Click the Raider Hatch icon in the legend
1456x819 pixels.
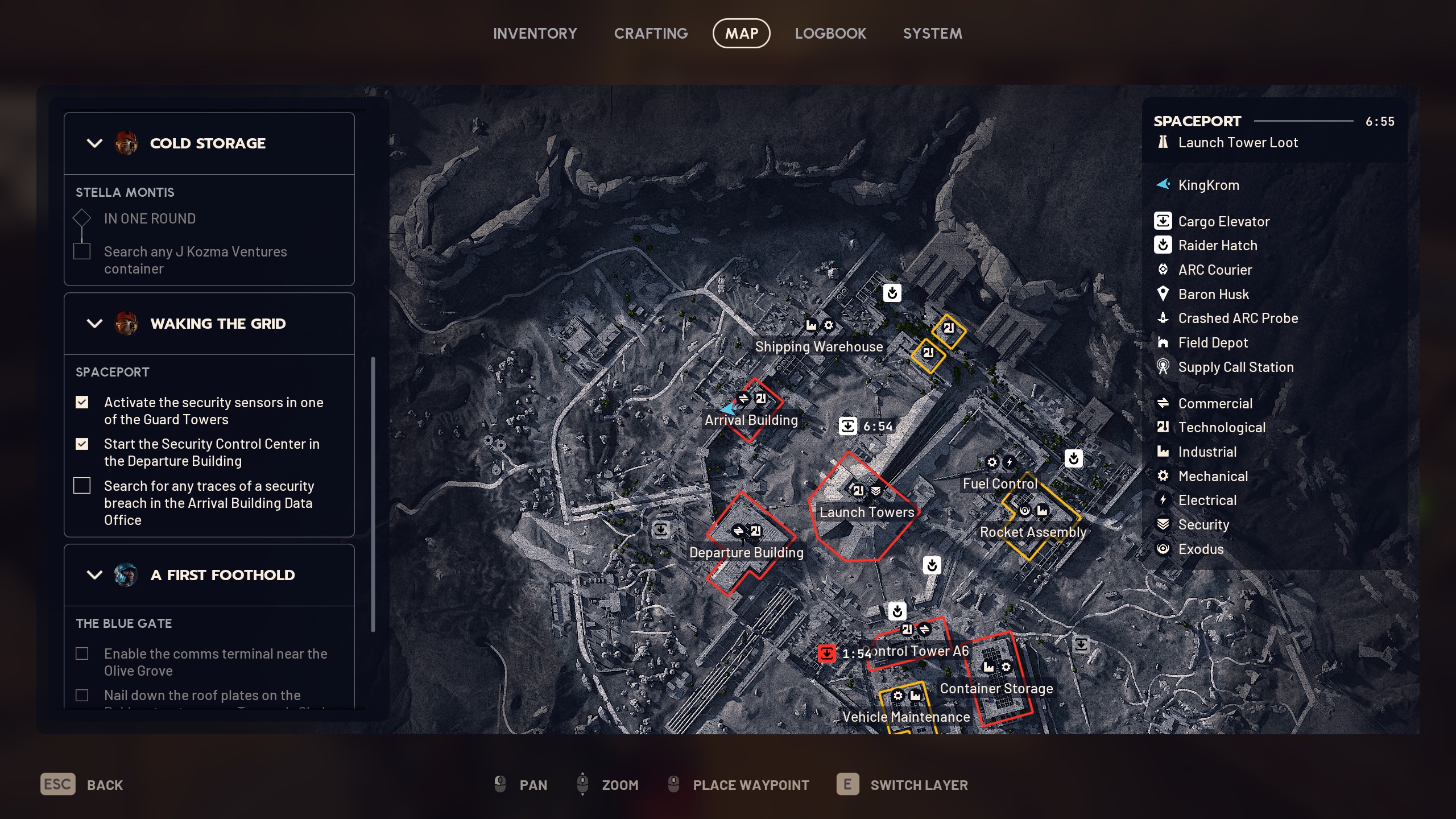click(x=1163, y=245)
